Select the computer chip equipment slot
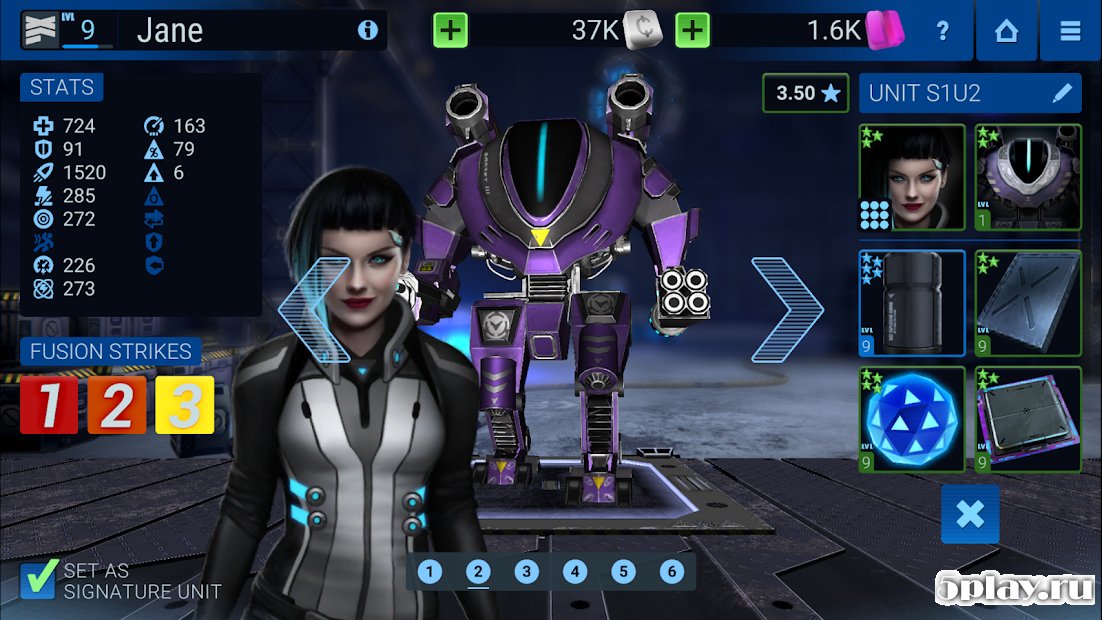 (1028, 419)
